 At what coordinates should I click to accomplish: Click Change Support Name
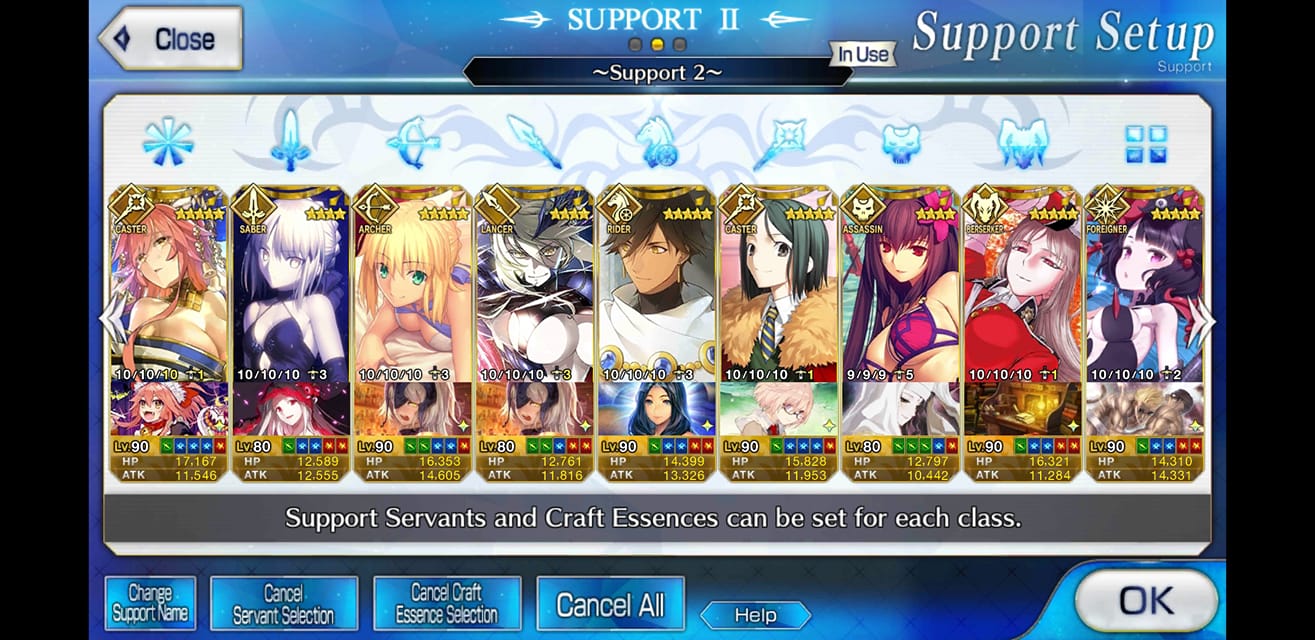pos(150,603)
